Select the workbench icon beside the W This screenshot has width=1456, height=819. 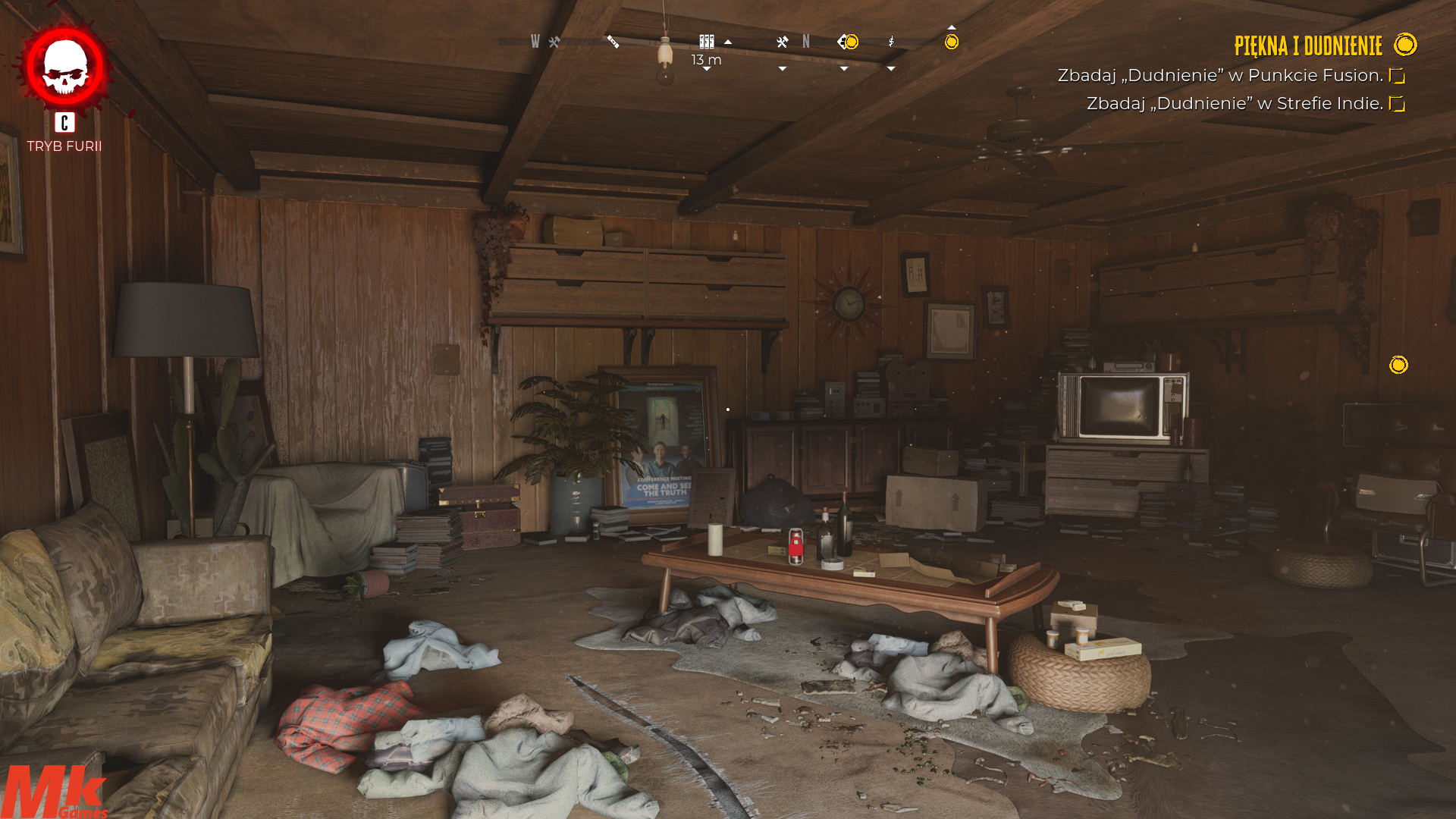coord(554,42)
